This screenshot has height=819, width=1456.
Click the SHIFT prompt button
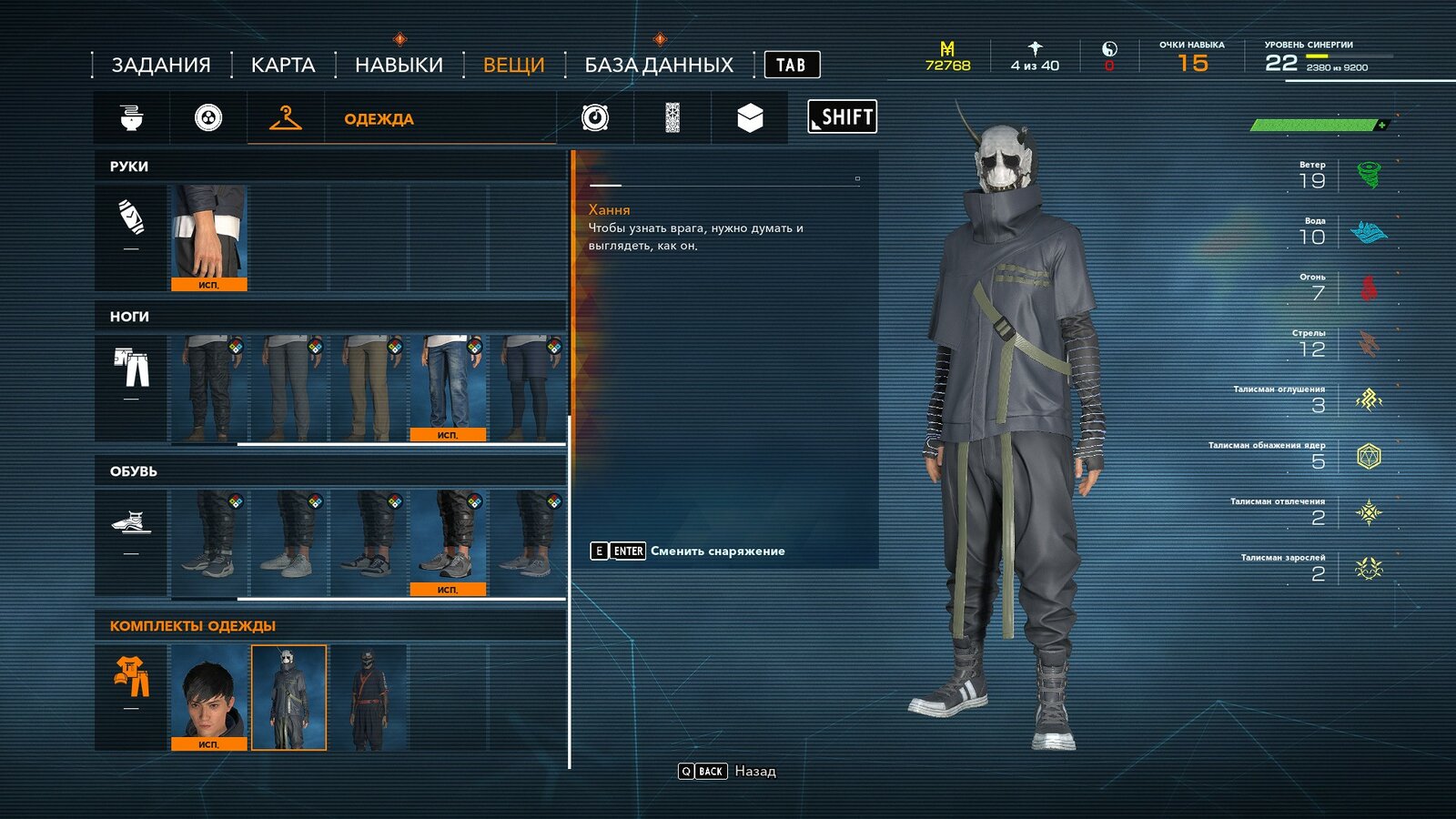[841, 116]
